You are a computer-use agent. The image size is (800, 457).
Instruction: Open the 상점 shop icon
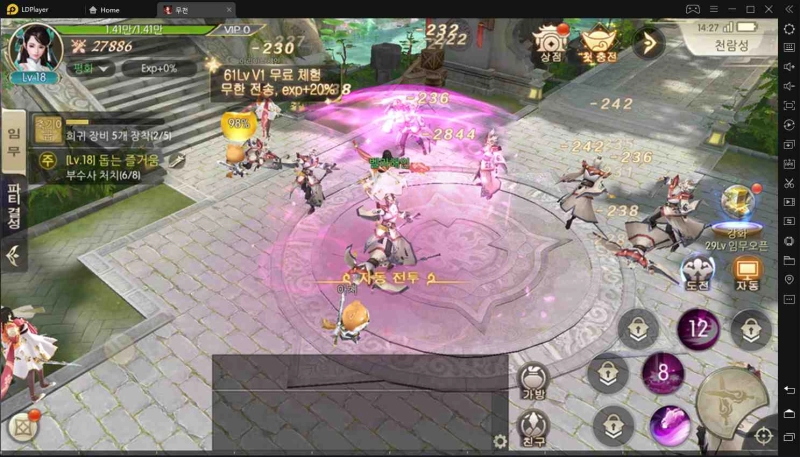tap(550, 43)
